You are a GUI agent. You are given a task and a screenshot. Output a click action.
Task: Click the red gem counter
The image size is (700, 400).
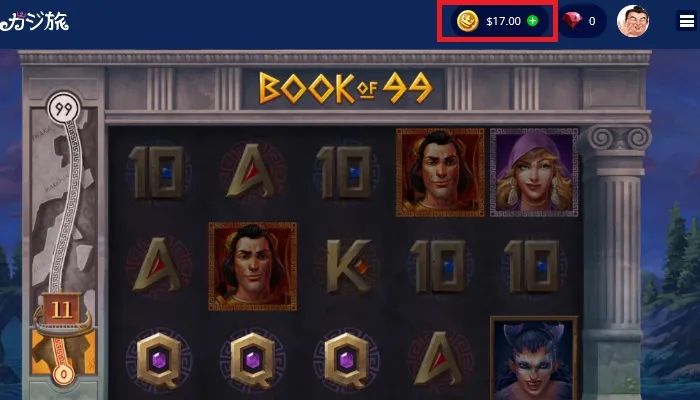click(x=581, y=21)
